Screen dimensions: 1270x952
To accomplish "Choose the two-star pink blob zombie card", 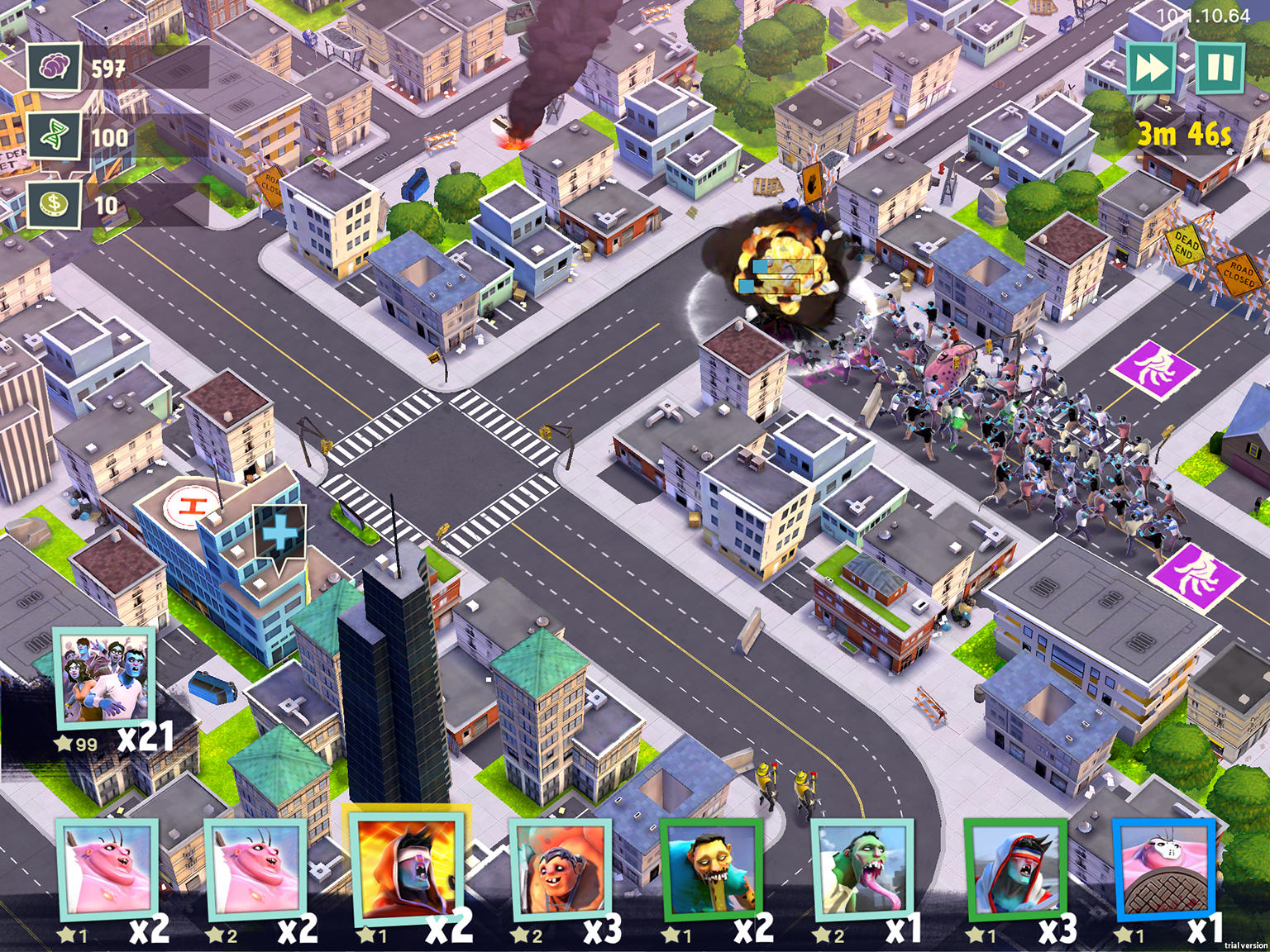I will click(x=255, y=870).
